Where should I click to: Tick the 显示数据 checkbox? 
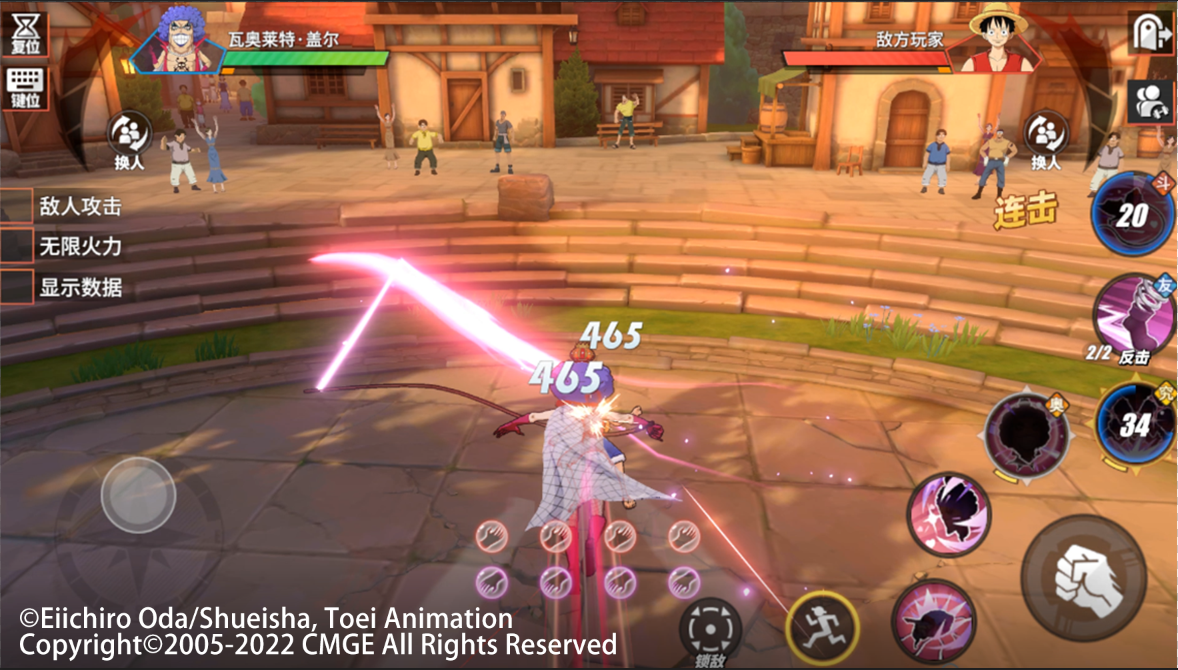(17, 287)
